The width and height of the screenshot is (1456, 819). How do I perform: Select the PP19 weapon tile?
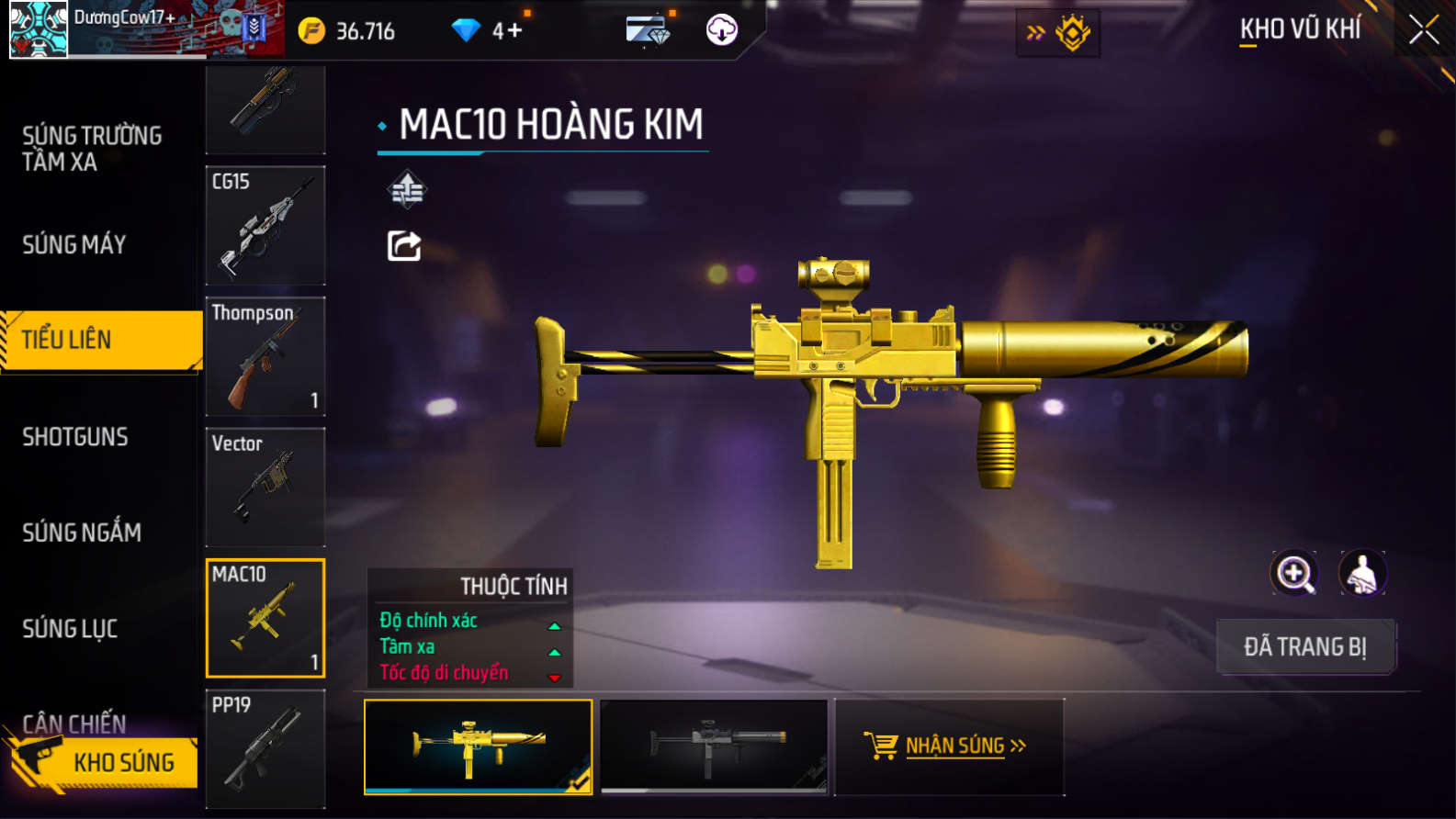pyautogui.click(x=265, y=748)
